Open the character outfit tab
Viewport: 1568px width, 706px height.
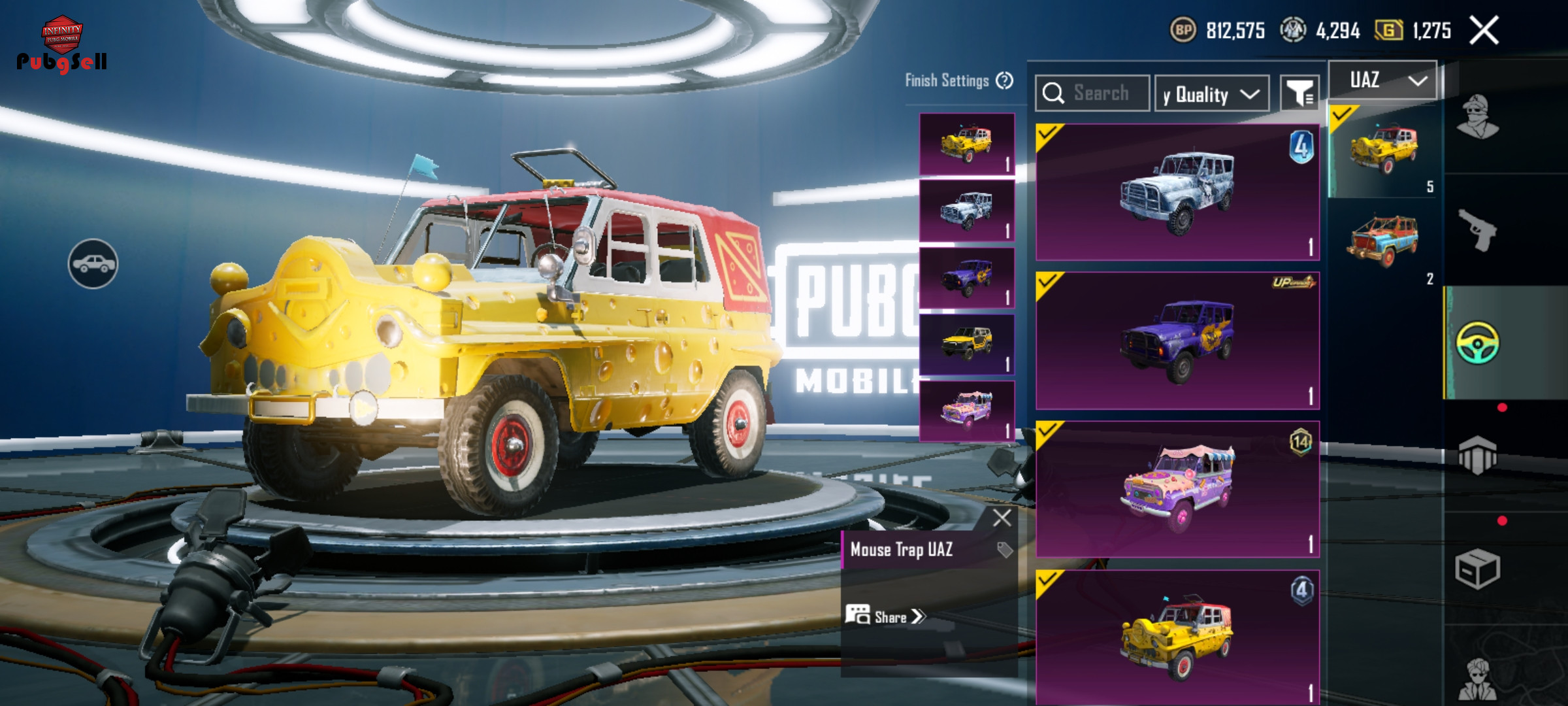1478,118
